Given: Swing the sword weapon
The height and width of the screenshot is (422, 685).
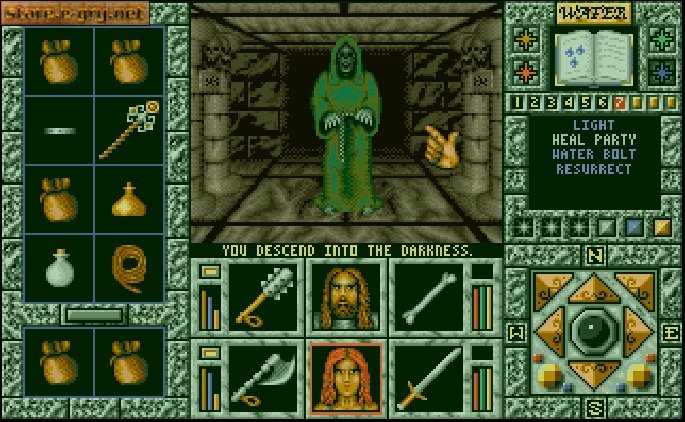Looking at the screenshot, I should (x=427, y=377).
